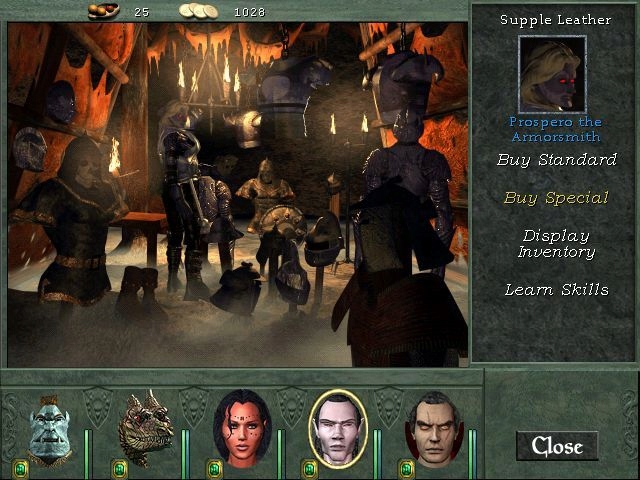Choose the red-caped older man portrait
640x480 pixels.
434,429
